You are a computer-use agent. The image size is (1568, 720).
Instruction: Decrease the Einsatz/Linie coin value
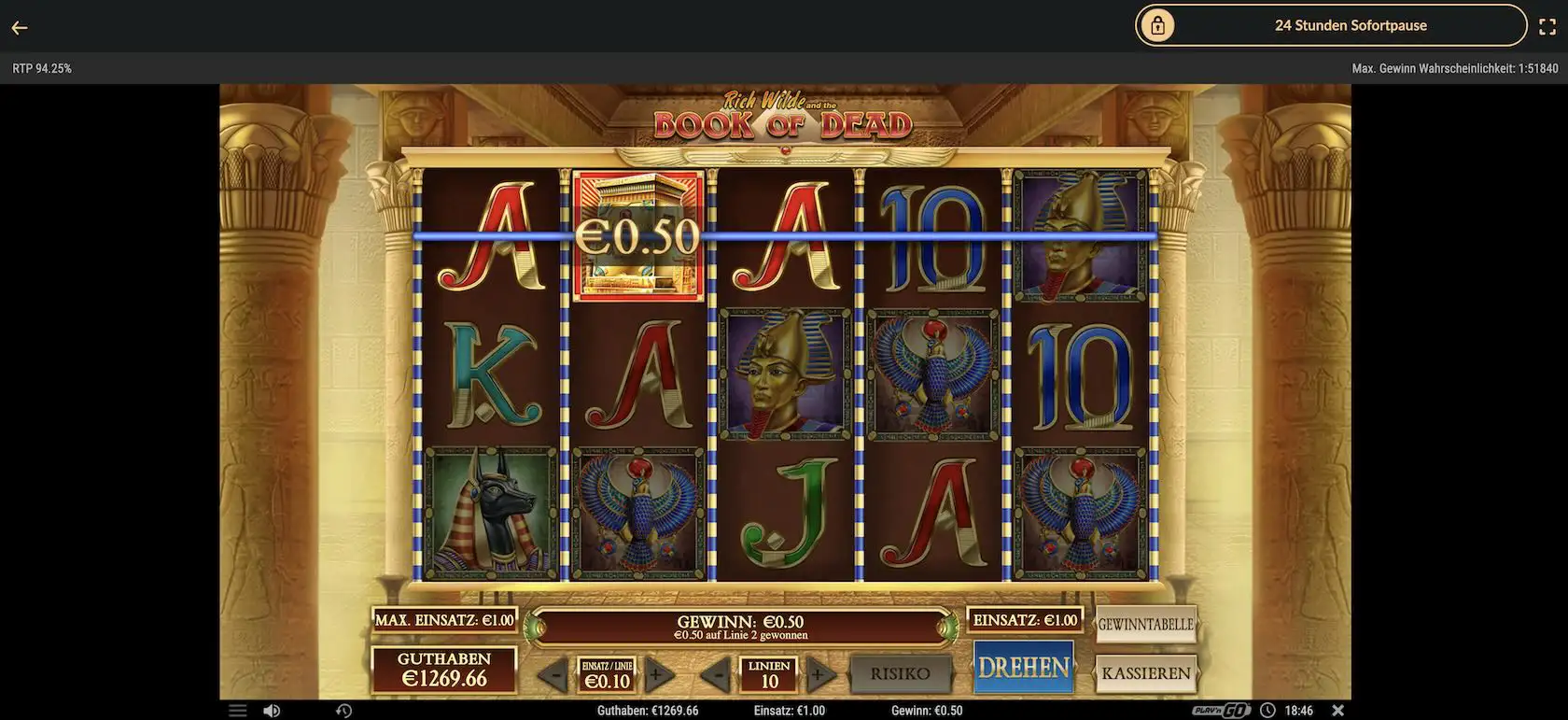553,673
